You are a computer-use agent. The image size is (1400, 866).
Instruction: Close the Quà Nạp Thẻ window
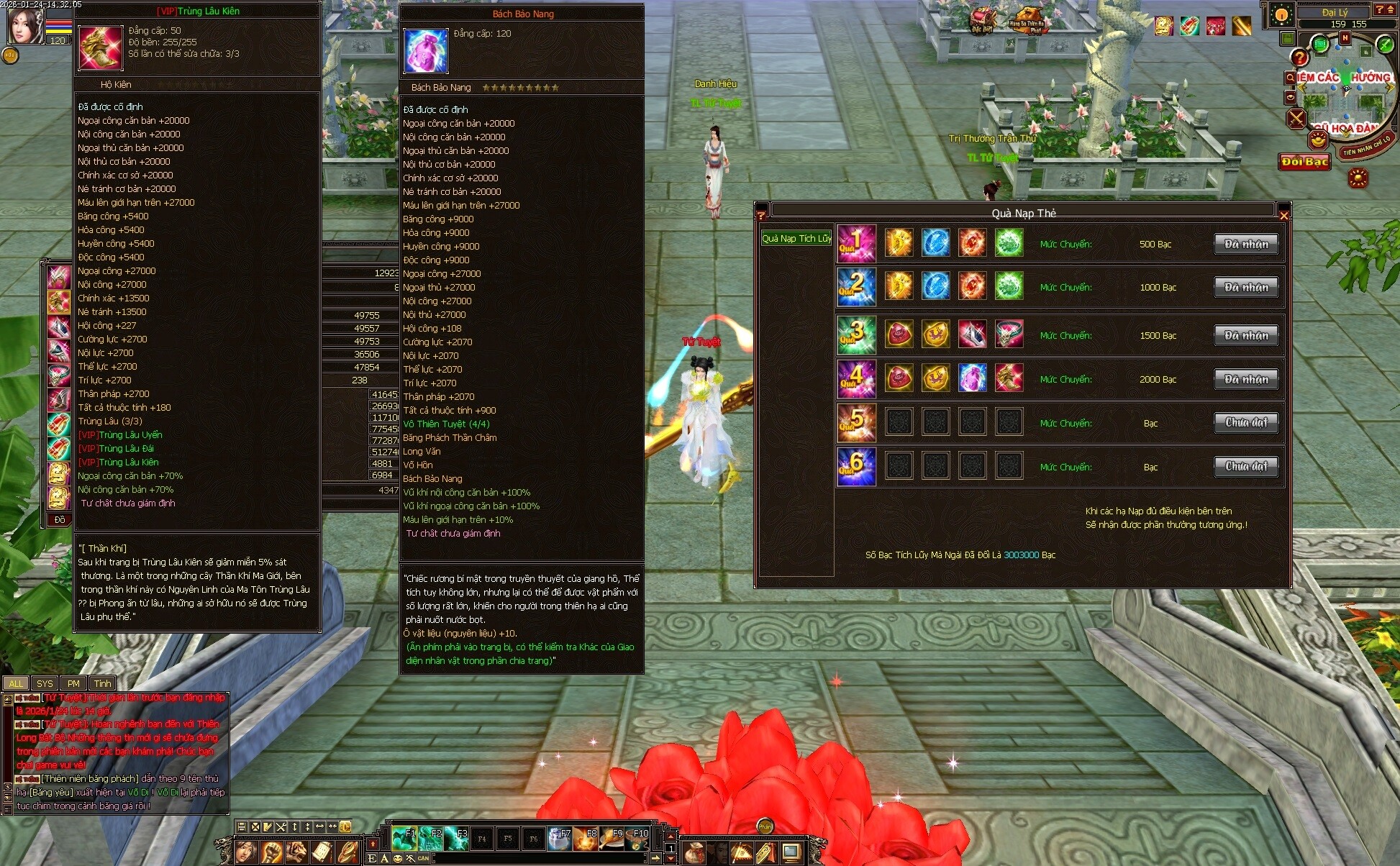[x=1283, y=214]
